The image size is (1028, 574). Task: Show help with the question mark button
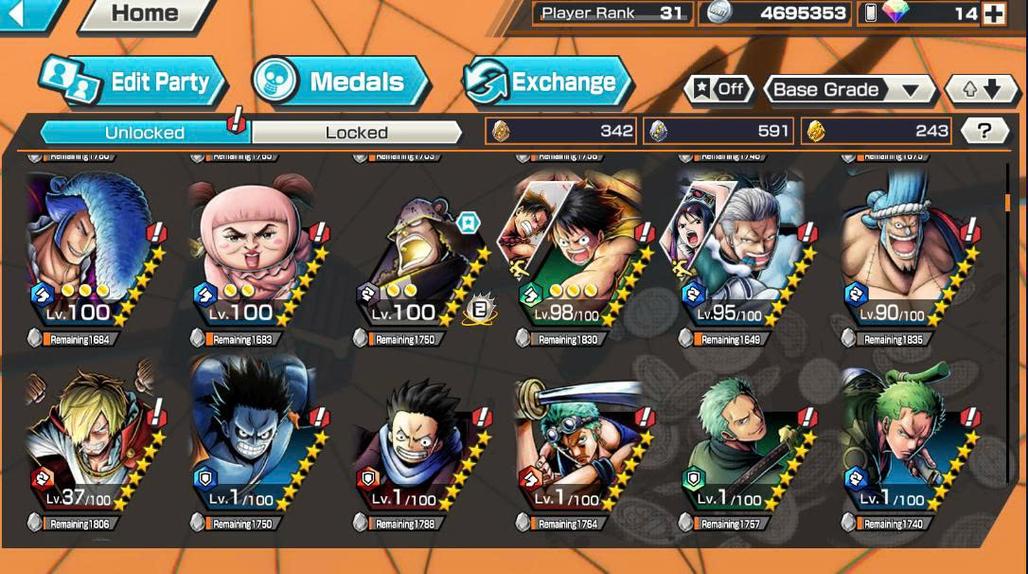pos(984,131)
